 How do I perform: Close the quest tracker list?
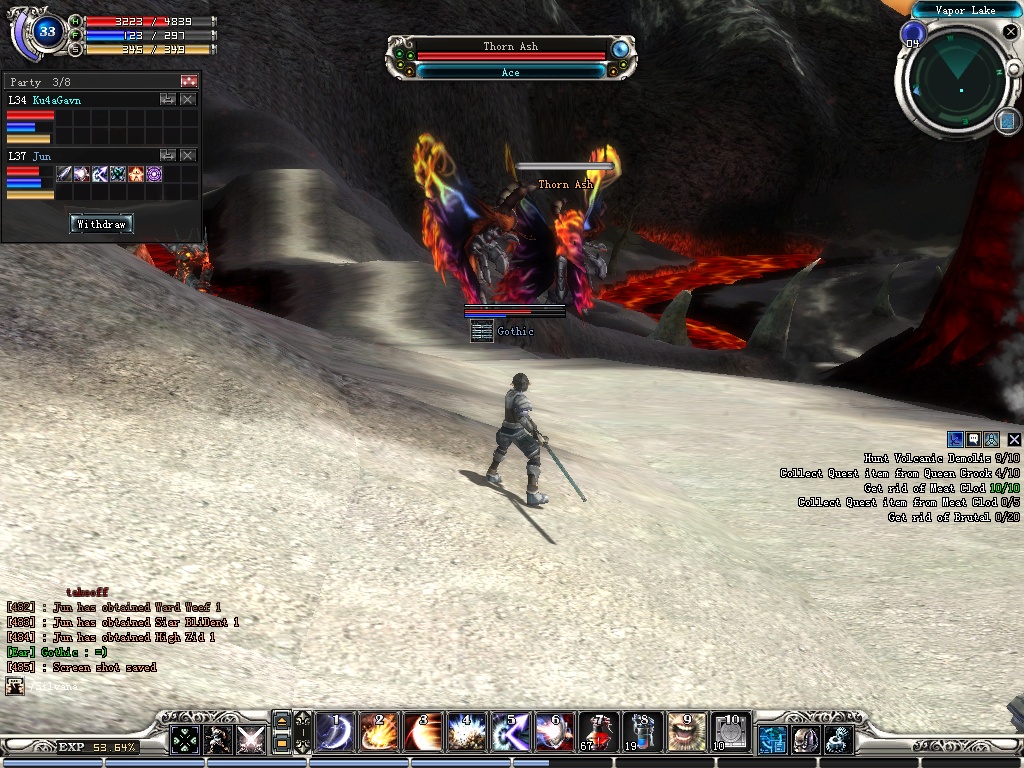coord(1014,439)
